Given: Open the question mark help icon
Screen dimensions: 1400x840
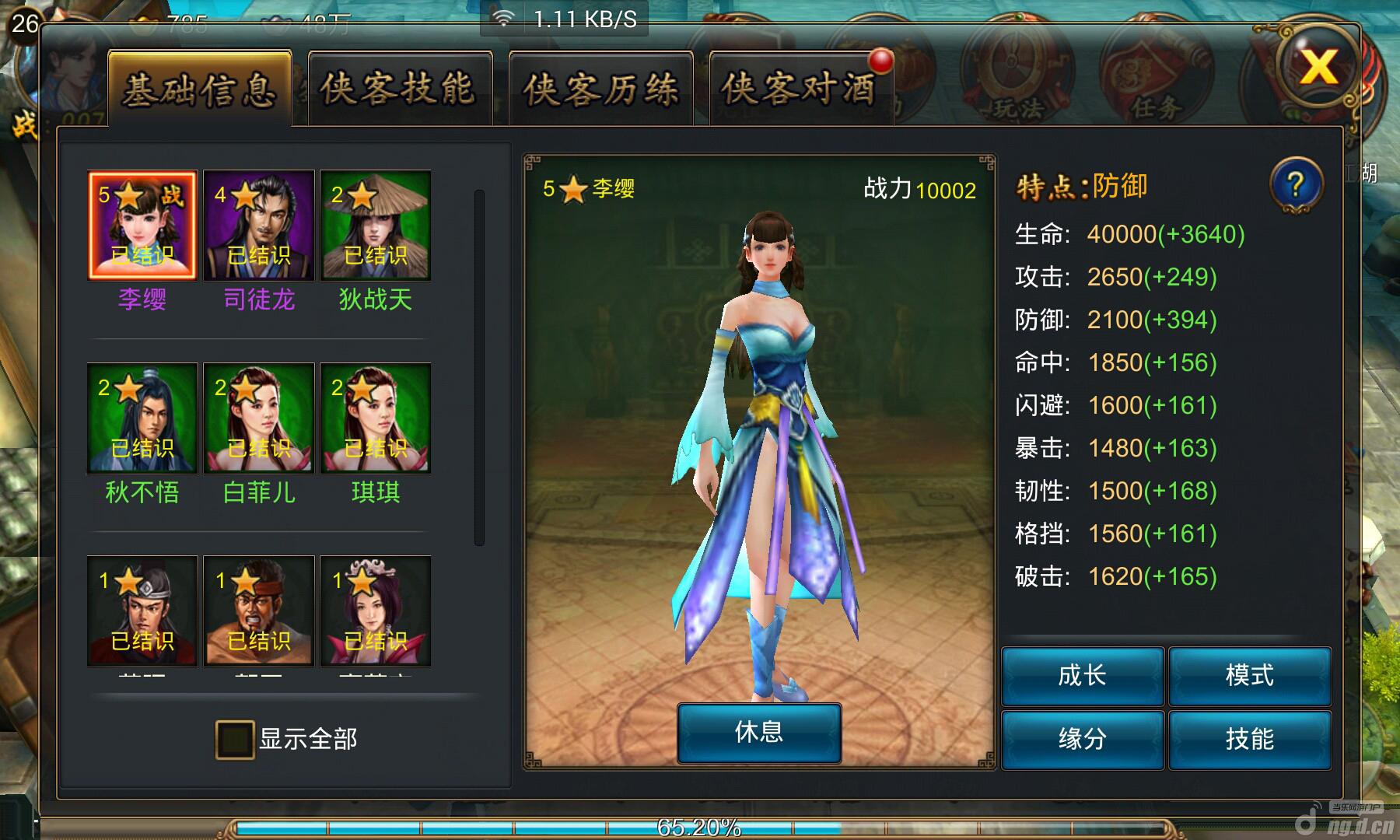Looking at the screenshot, I should click(1295, 186).
